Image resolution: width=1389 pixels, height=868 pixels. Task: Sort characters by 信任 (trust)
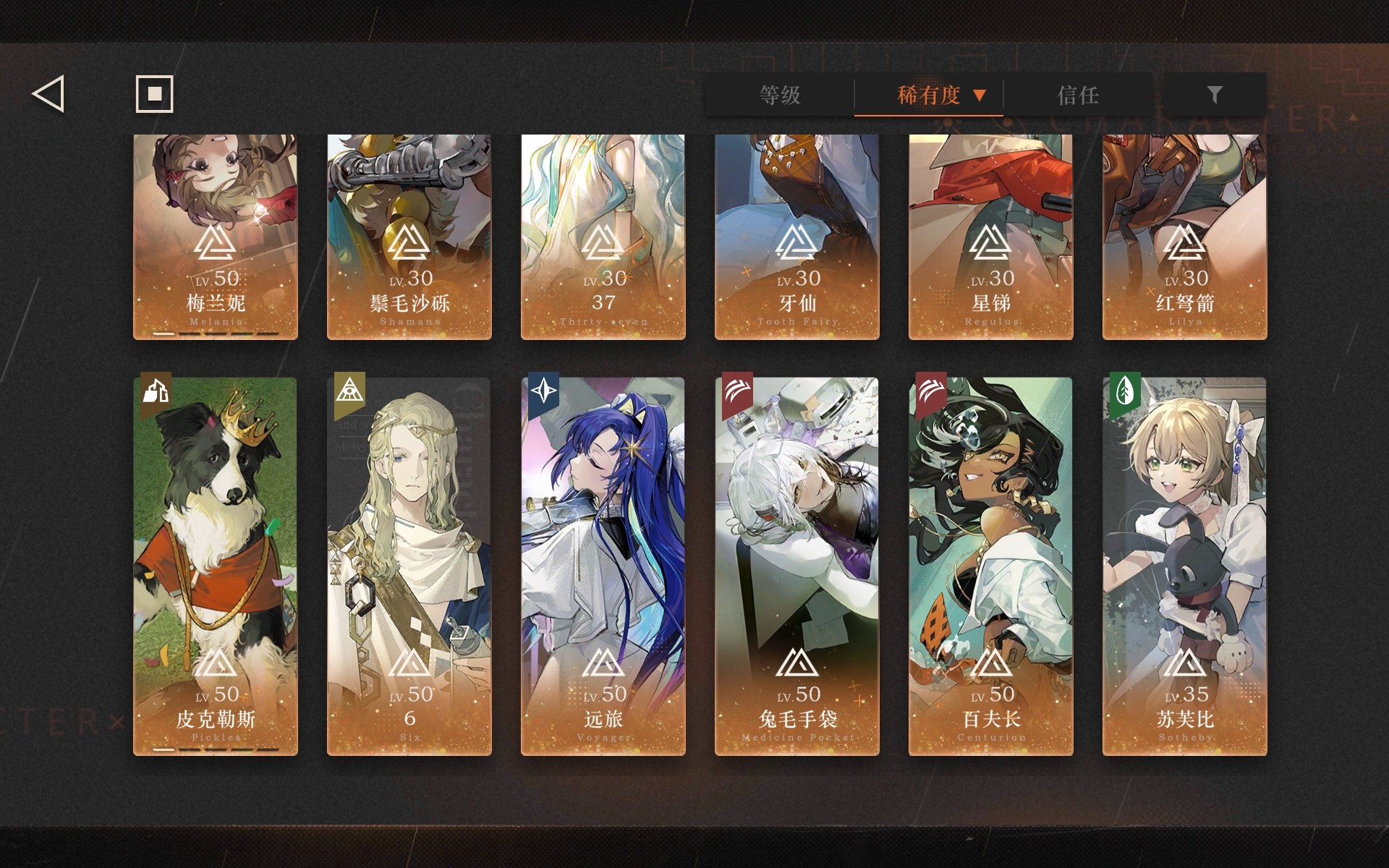tap(1078, 95)
